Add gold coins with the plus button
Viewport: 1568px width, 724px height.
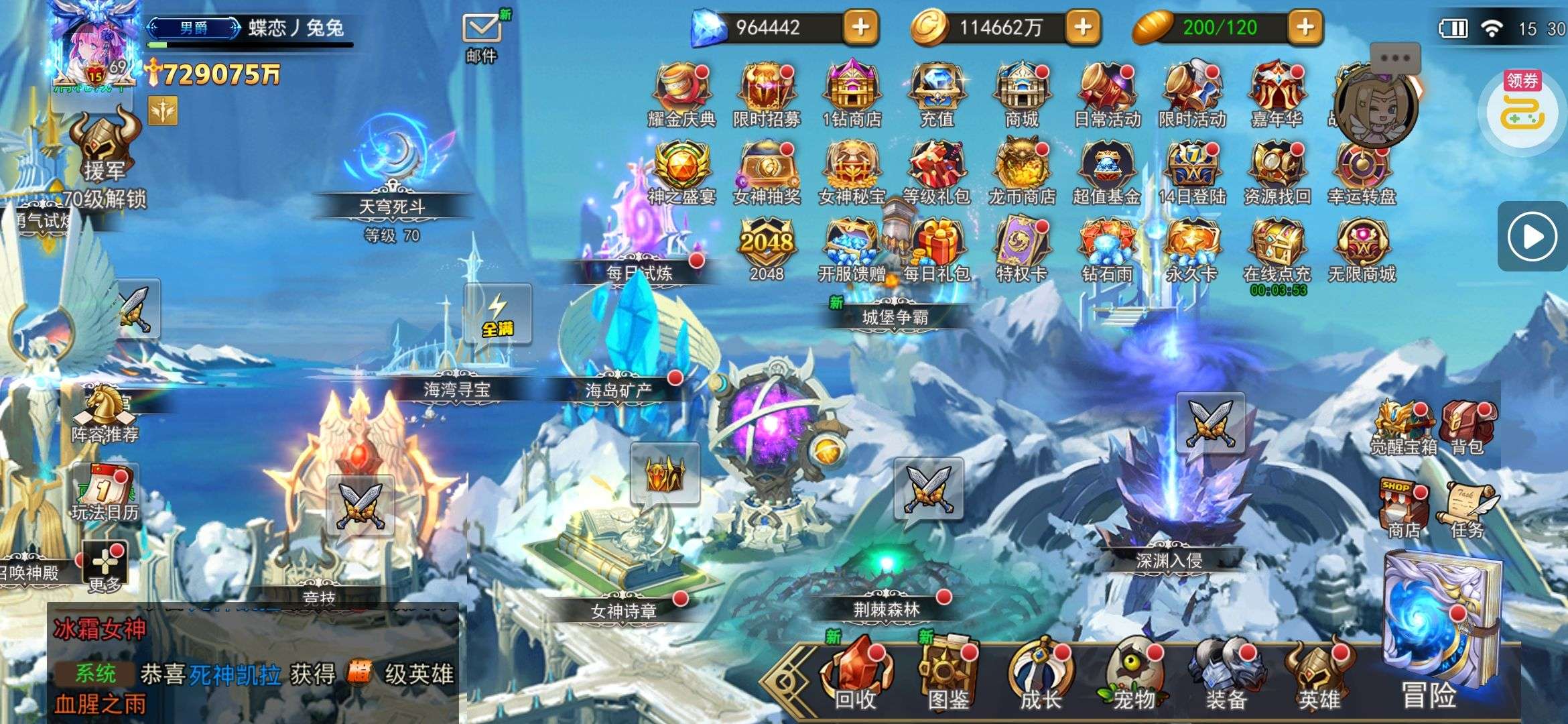1083,27
